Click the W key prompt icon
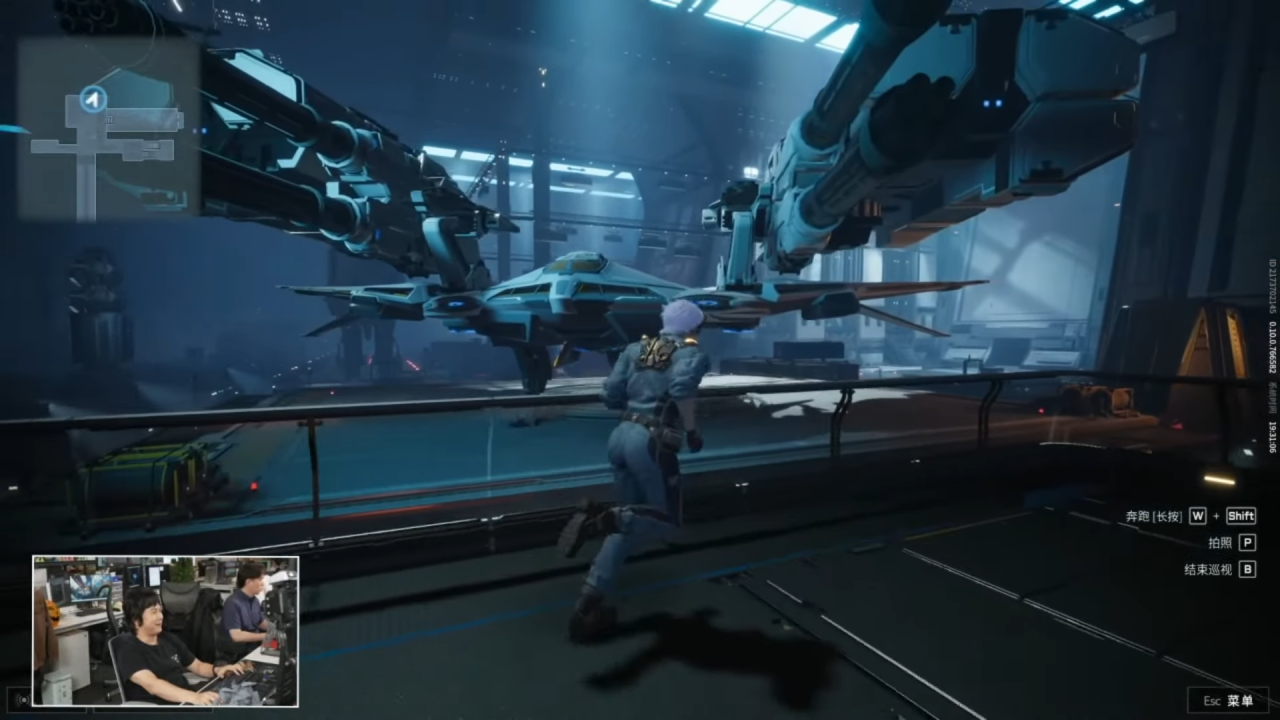The height and width of the screenshot is (720, 1280). [x=1198, y=517]
